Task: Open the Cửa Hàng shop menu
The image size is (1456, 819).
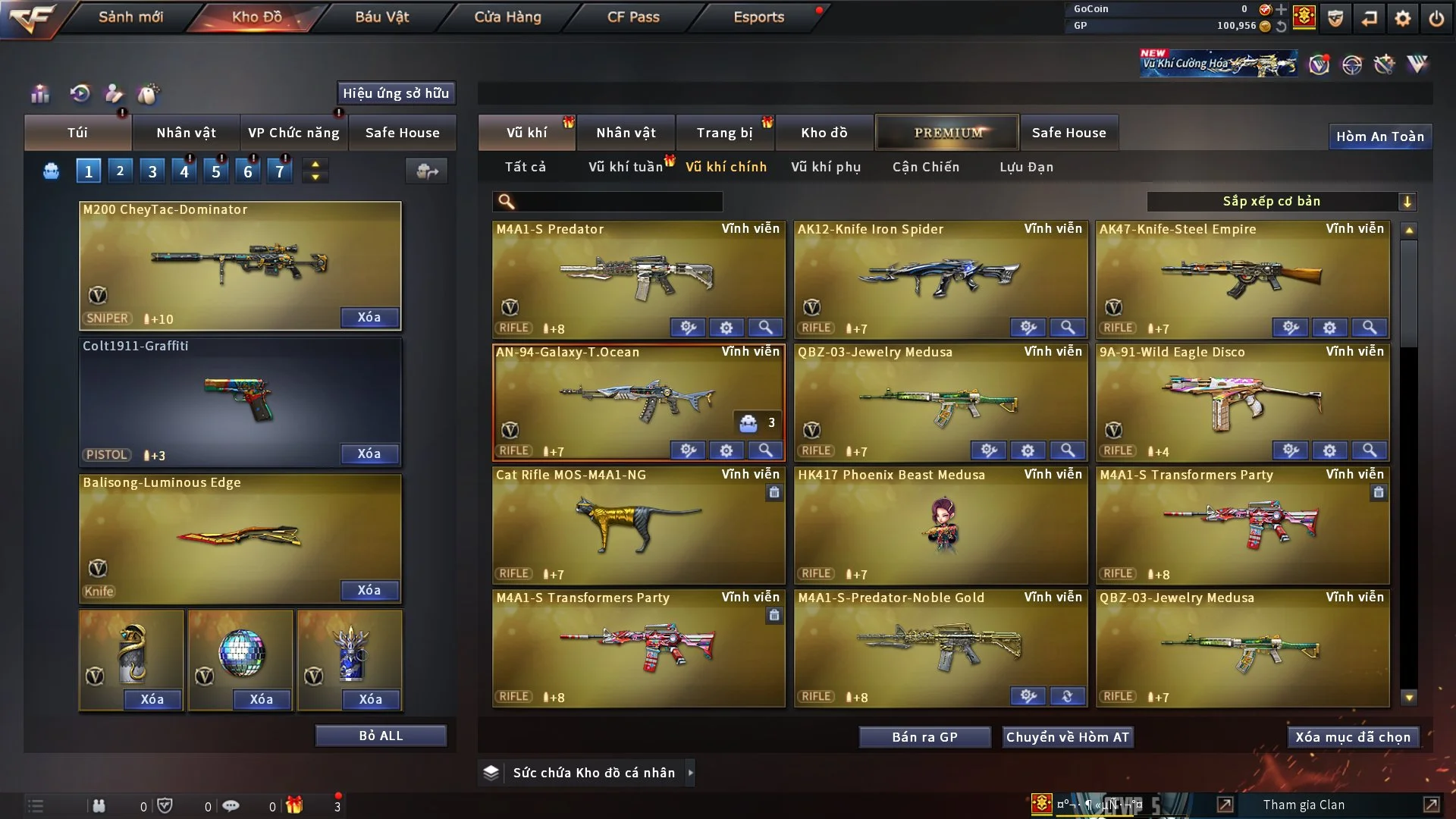Action: (x=507, y=17)
